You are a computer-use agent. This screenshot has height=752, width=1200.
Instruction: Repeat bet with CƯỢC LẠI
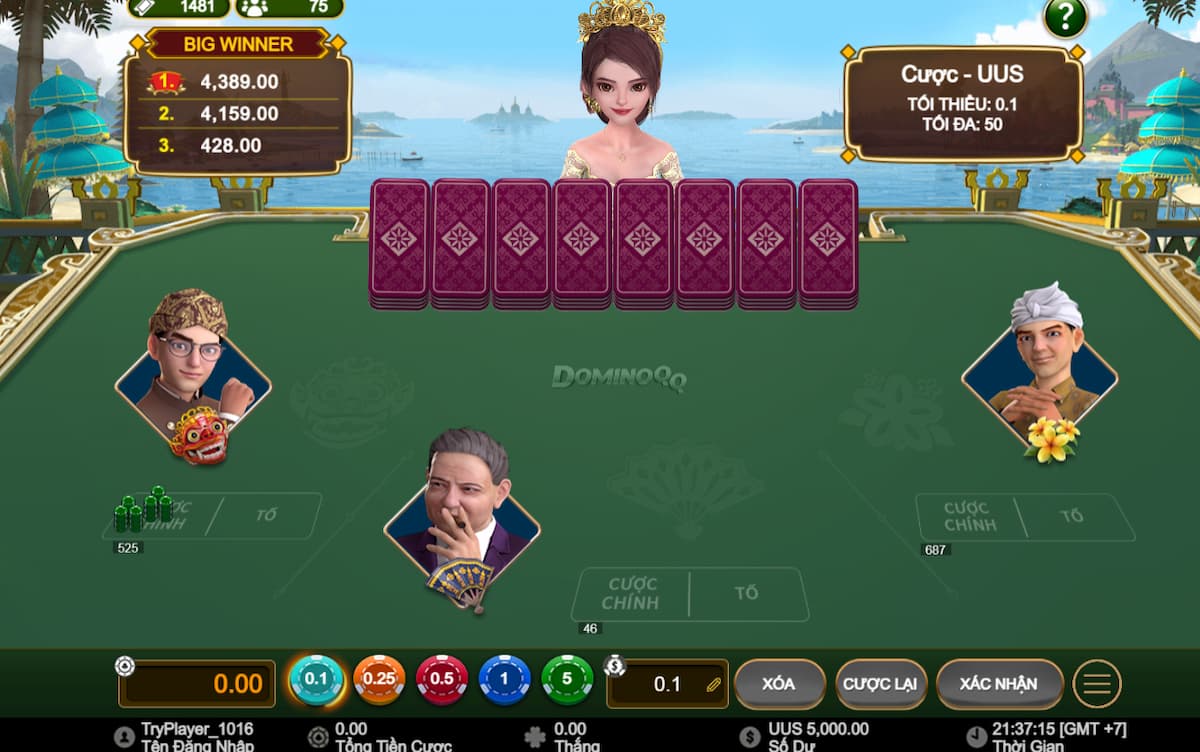(x=881, y=684)
